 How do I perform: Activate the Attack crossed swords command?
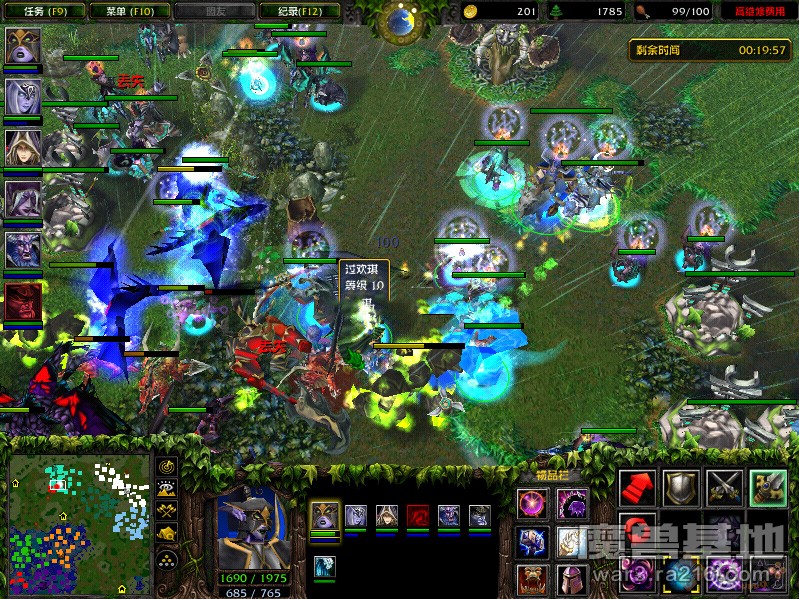pyautogui.click(x=725, y=487)
